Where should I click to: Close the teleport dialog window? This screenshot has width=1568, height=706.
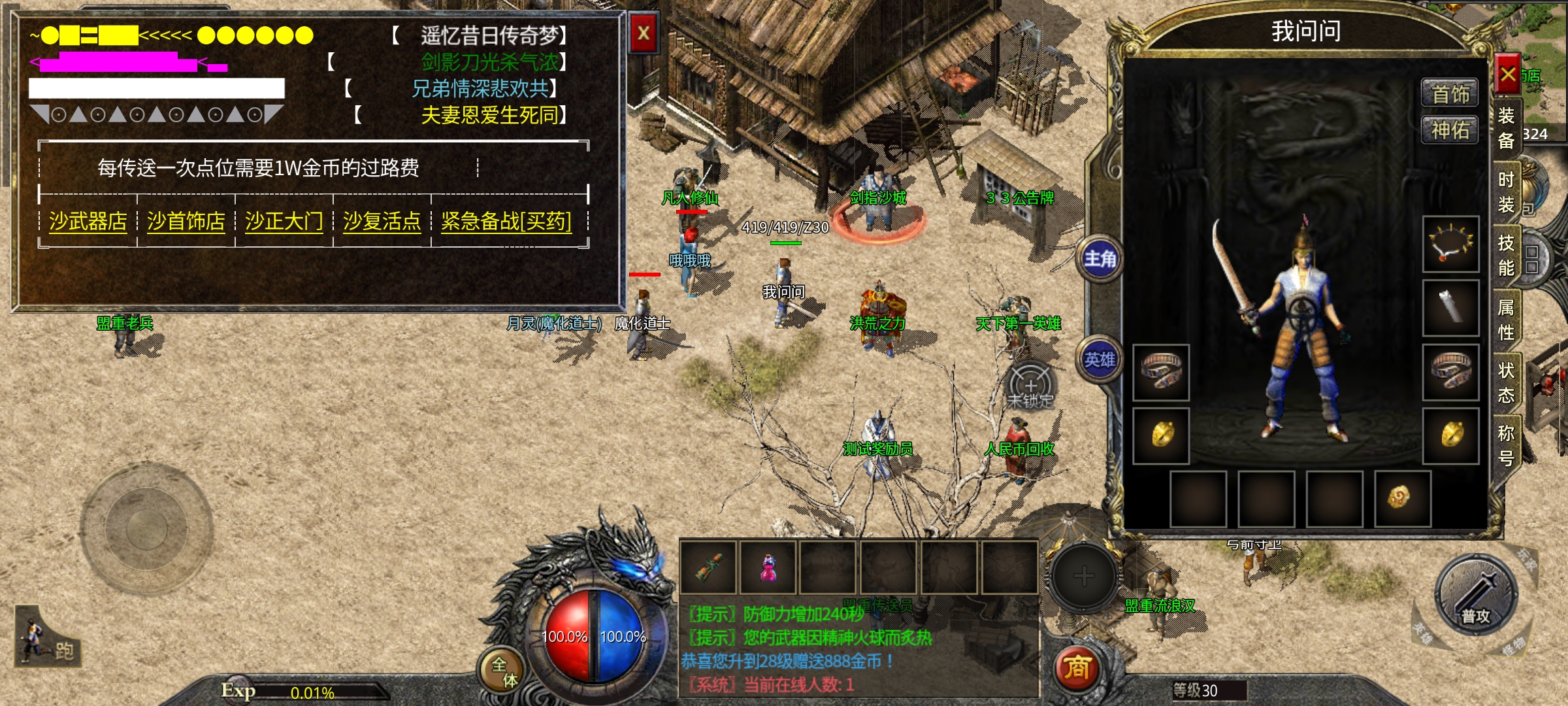(x=644, y=33)
